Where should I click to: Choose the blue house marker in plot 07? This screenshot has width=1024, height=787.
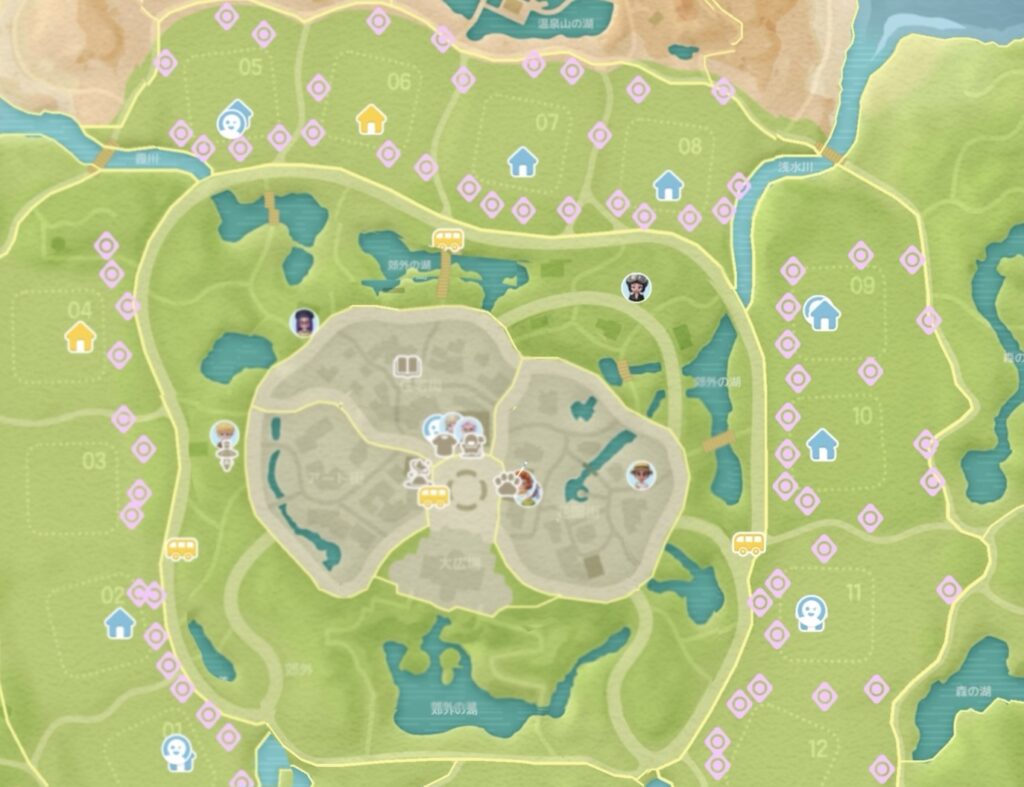[522, 161]
